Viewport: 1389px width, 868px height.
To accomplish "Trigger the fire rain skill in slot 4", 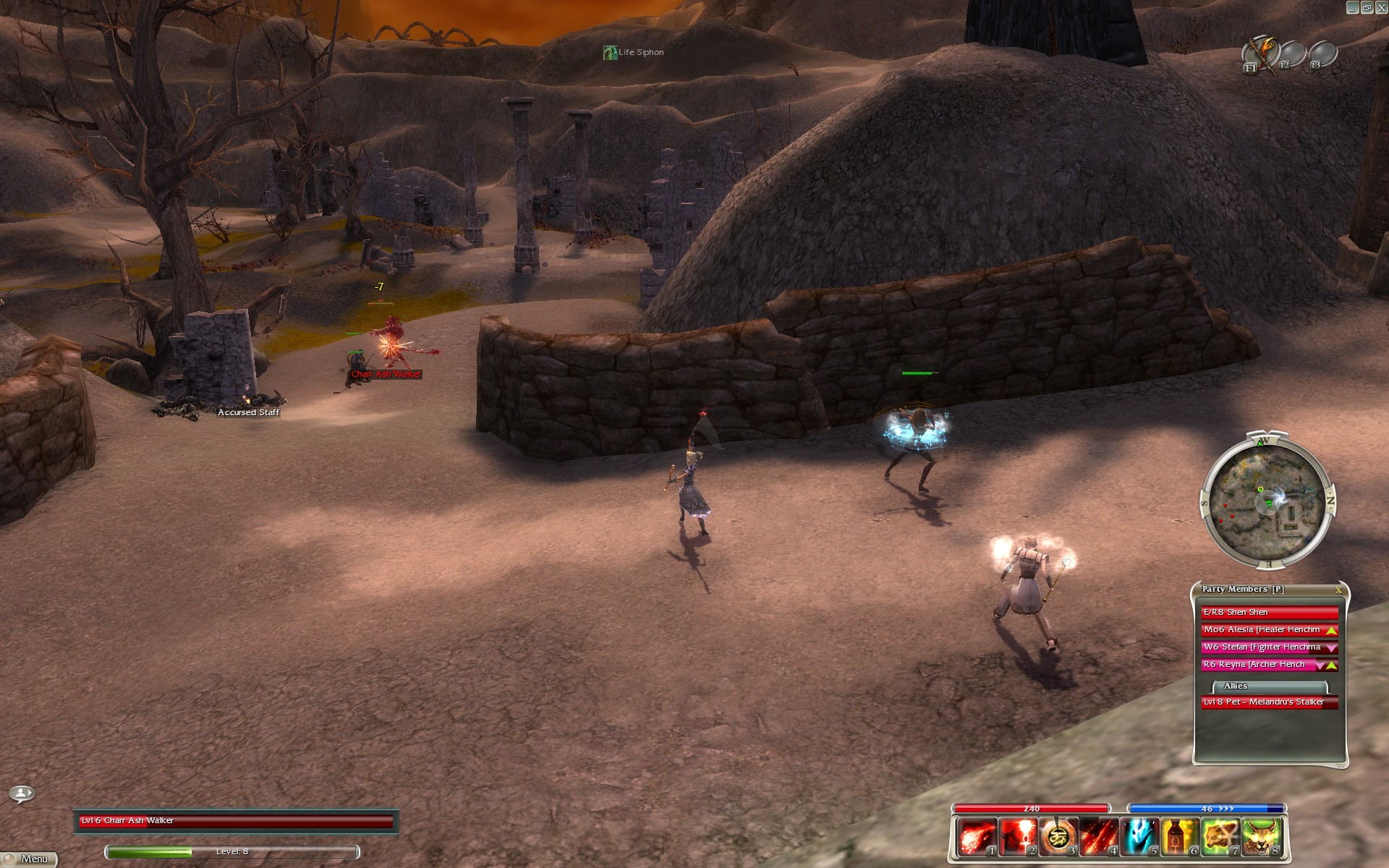I will pos(1097,837).
